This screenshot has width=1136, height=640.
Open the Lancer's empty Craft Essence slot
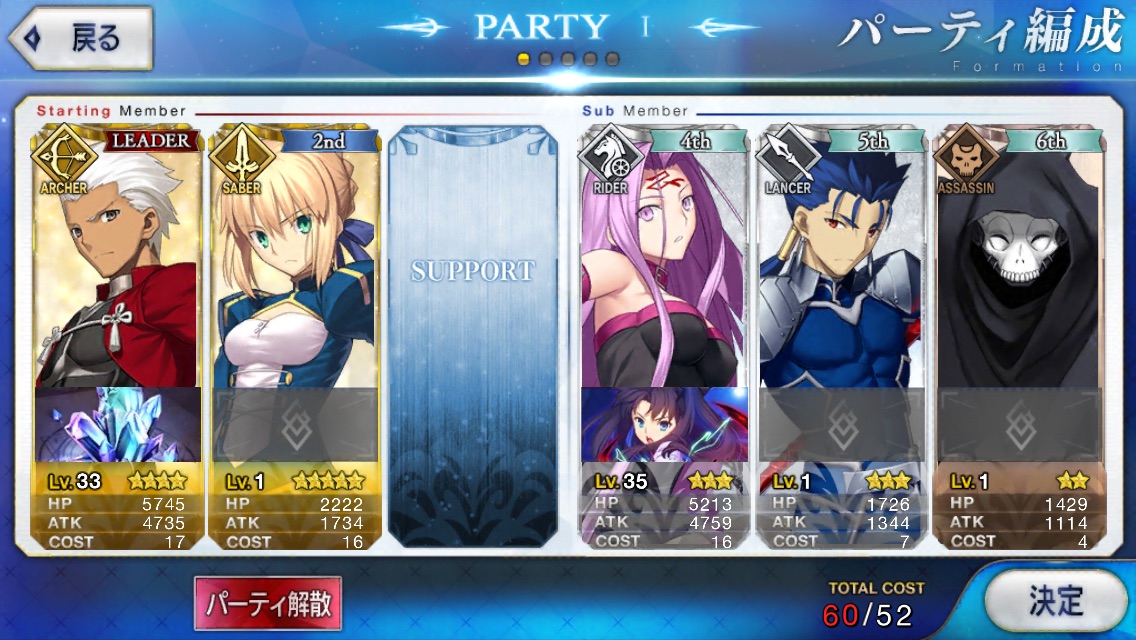tap(840, 425)
